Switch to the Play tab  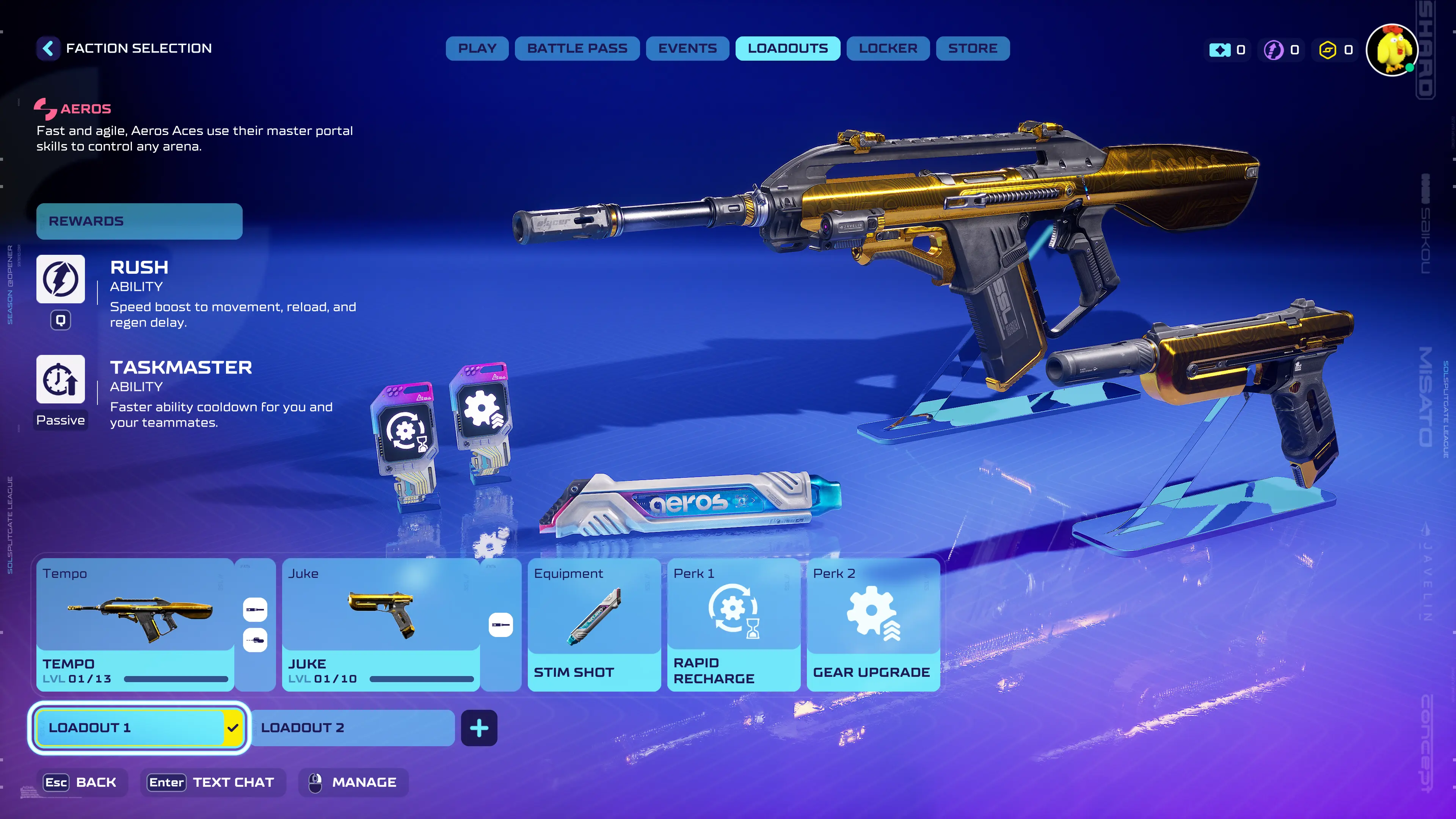(477, 49)
